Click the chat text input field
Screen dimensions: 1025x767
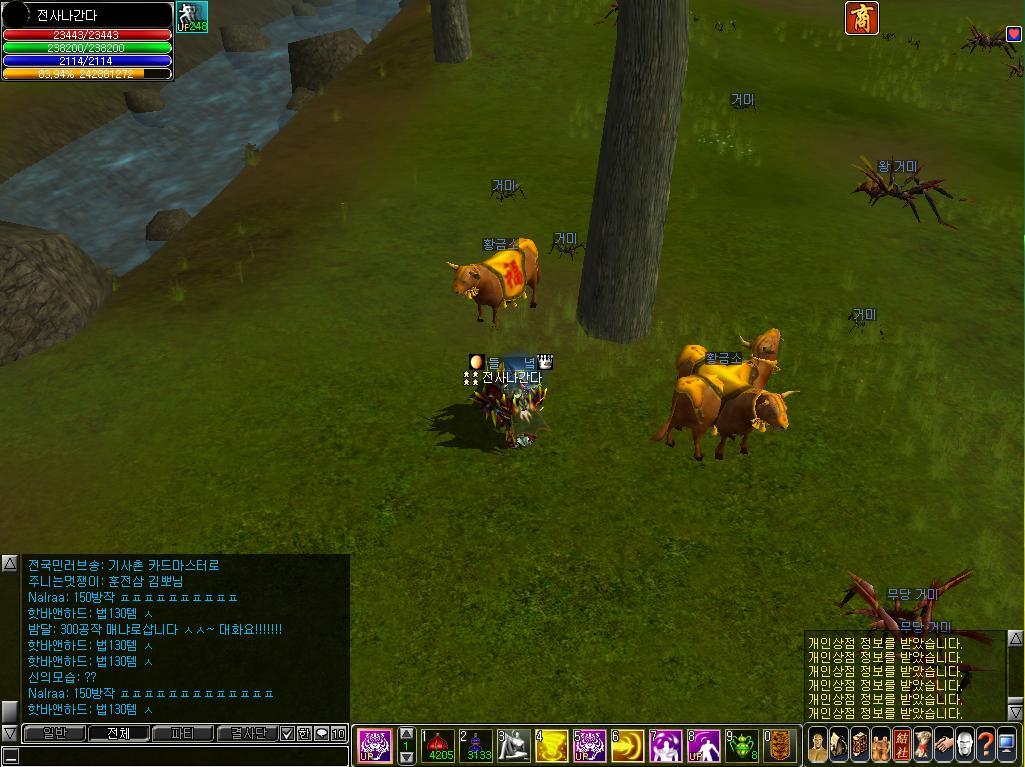coord(180,755)
